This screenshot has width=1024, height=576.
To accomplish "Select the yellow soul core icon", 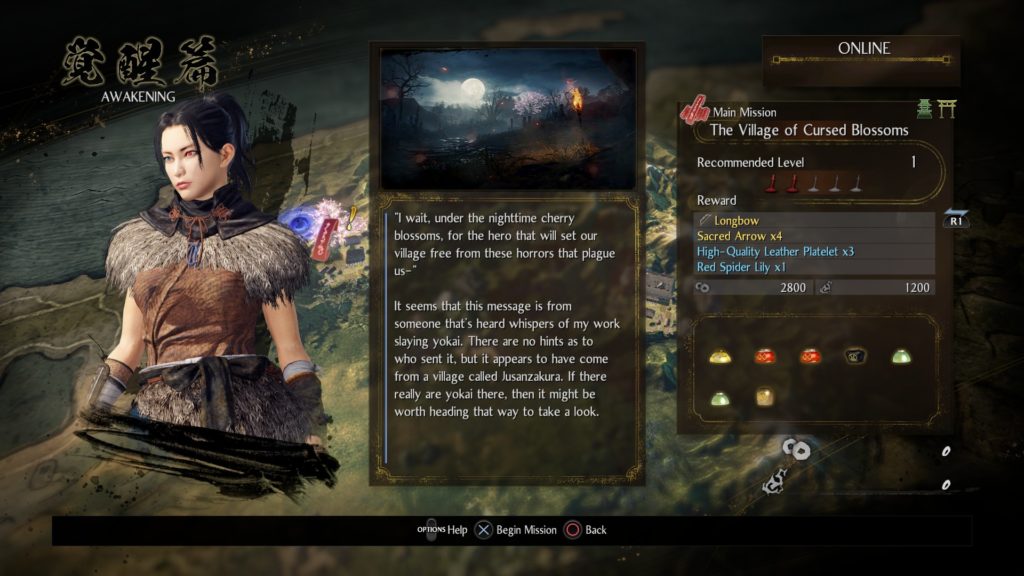I will 719,356.
